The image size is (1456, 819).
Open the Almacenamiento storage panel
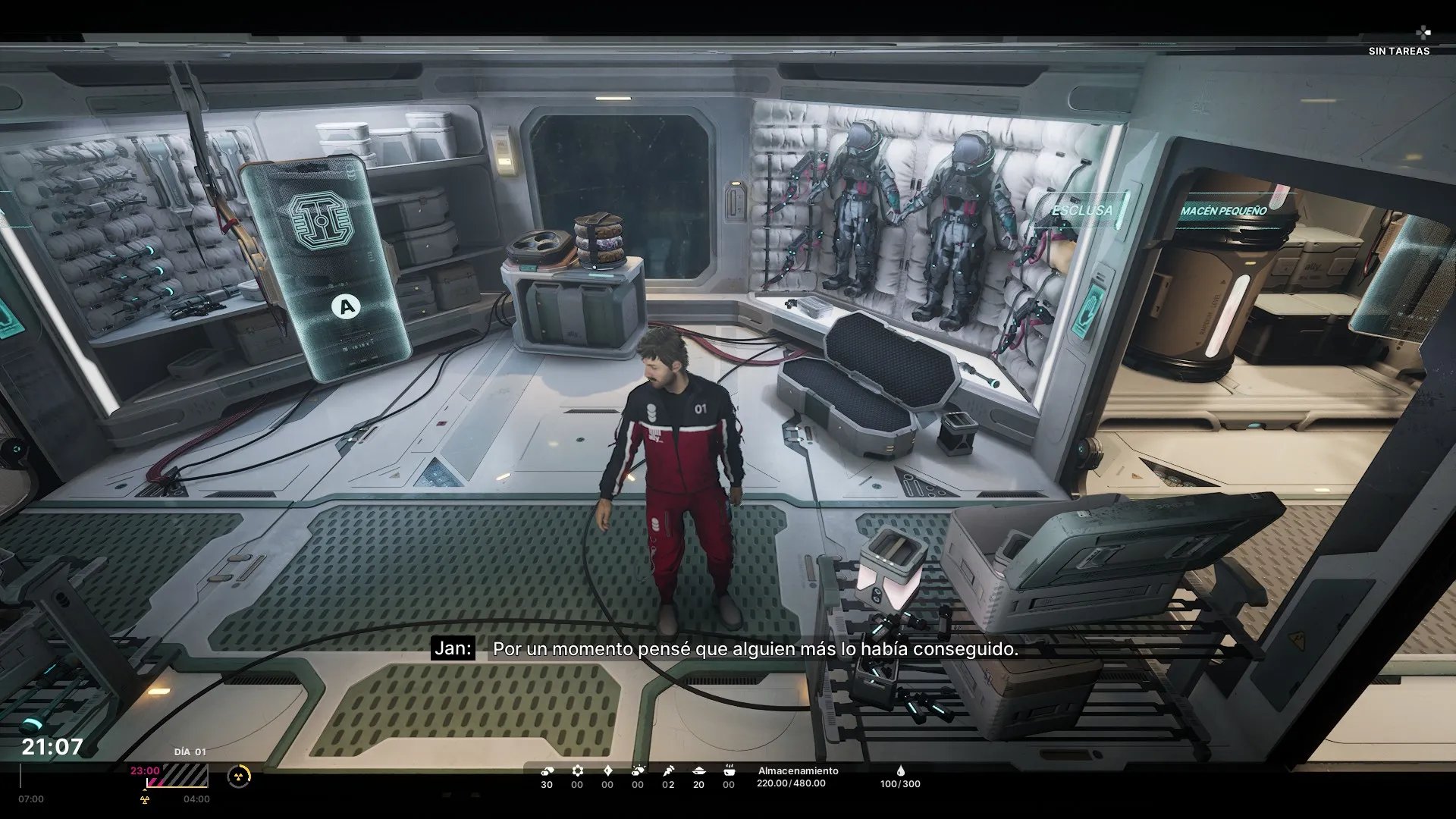click(798, 777)
